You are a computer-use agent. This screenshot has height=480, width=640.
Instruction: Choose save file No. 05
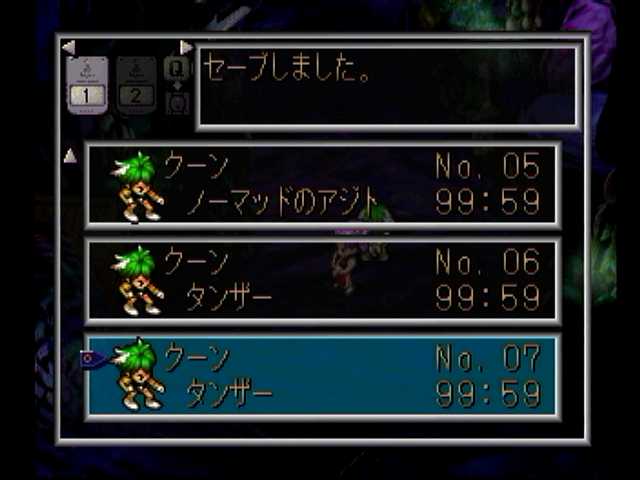click(322, 184)
